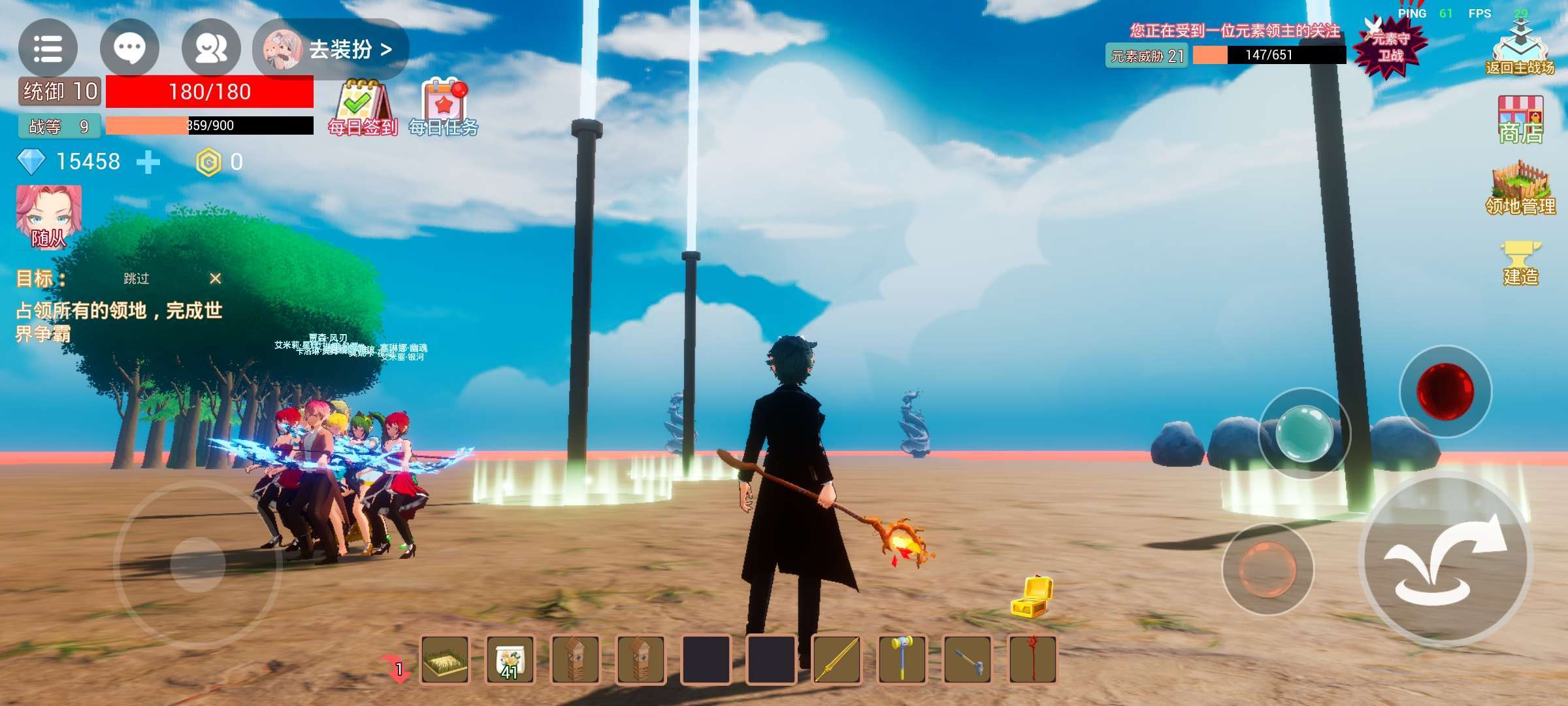Open the 商店 shop

1520,120
